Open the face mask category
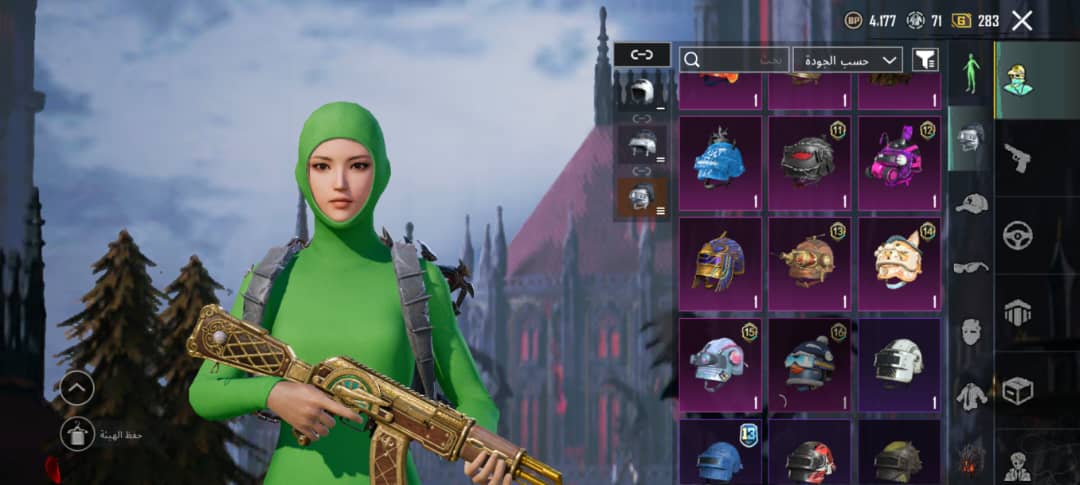Screen dimensions: 1080x485 [970, 331]
